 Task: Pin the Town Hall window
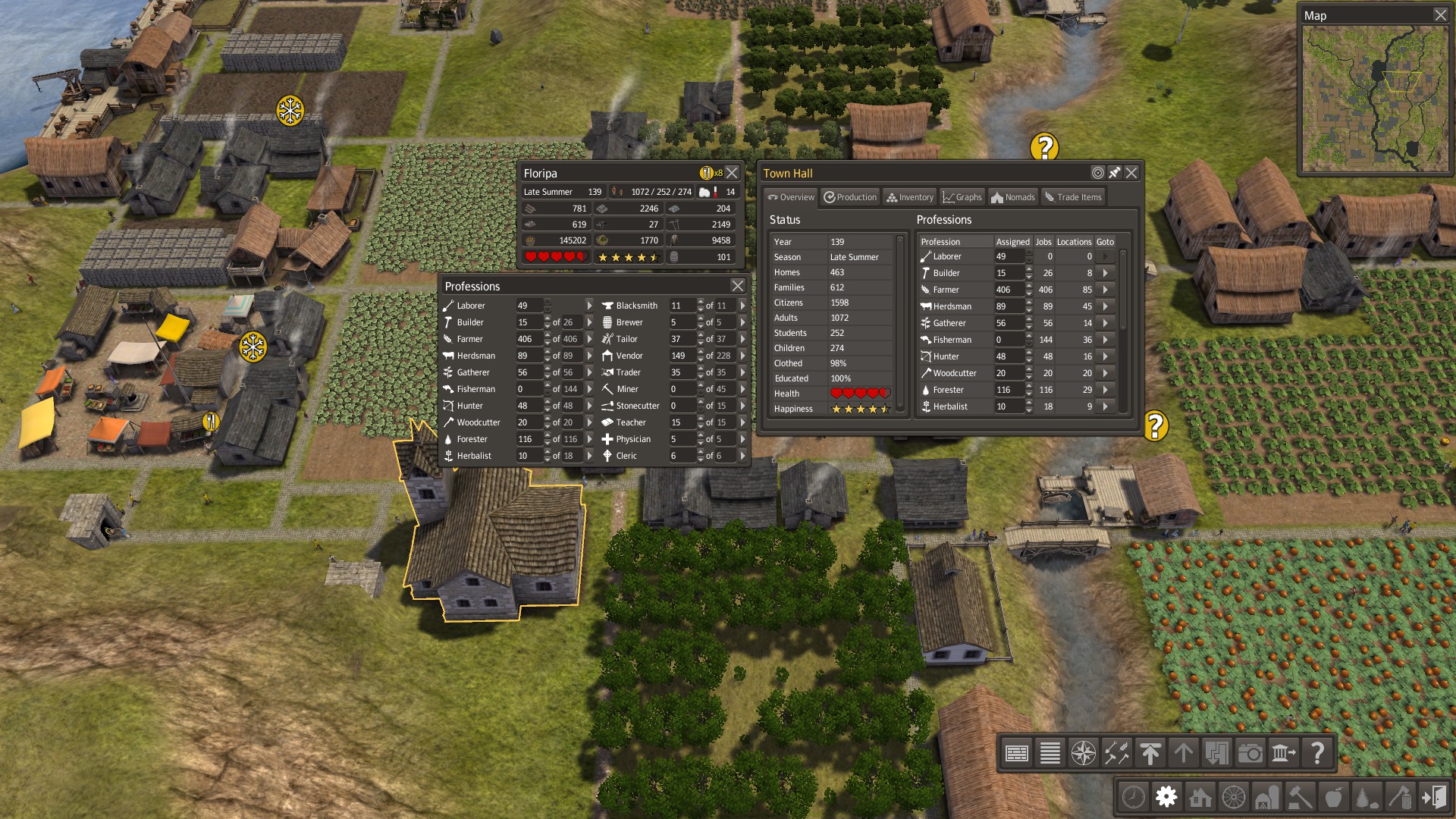1114,173
